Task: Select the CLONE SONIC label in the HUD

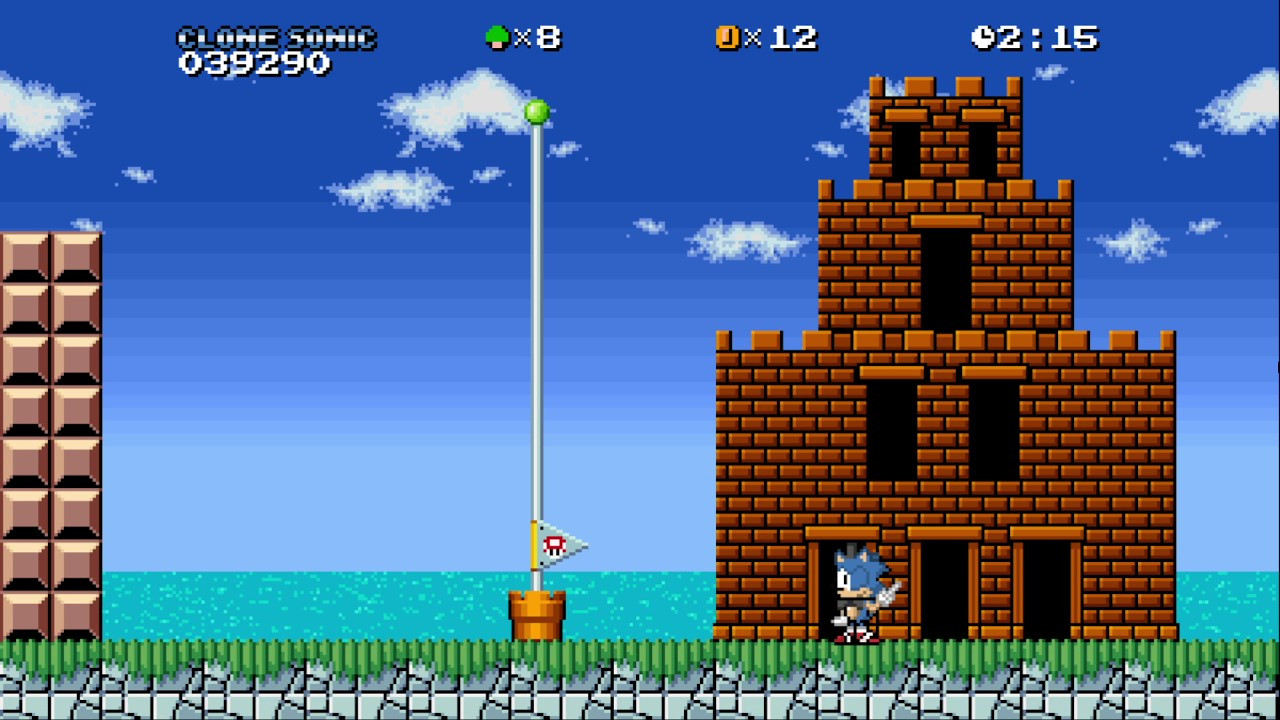Action: tap(277, 37)
